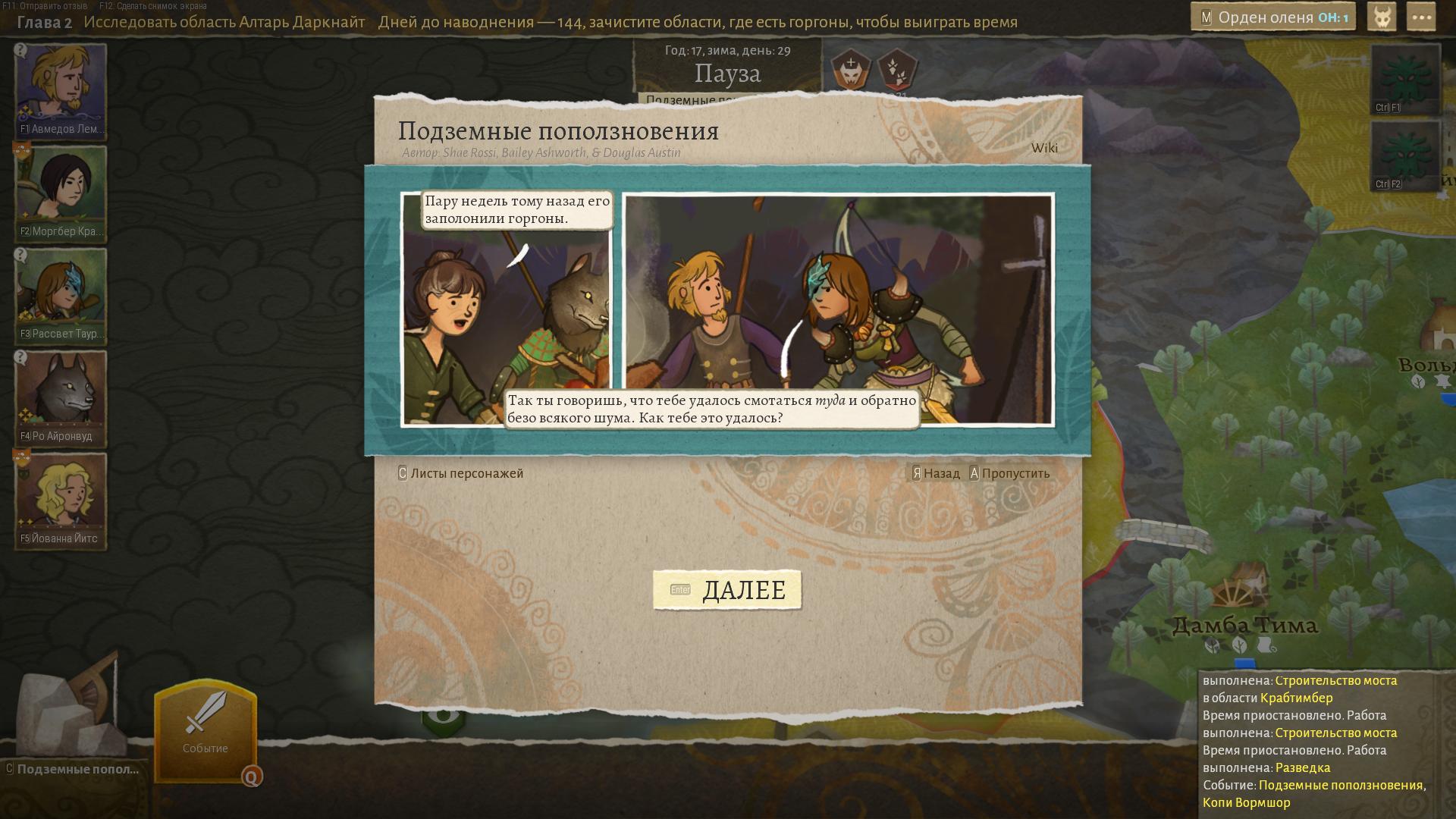Open the Wiki link in the event panel
The image size is (1456, 819).
coord(1044,148)
